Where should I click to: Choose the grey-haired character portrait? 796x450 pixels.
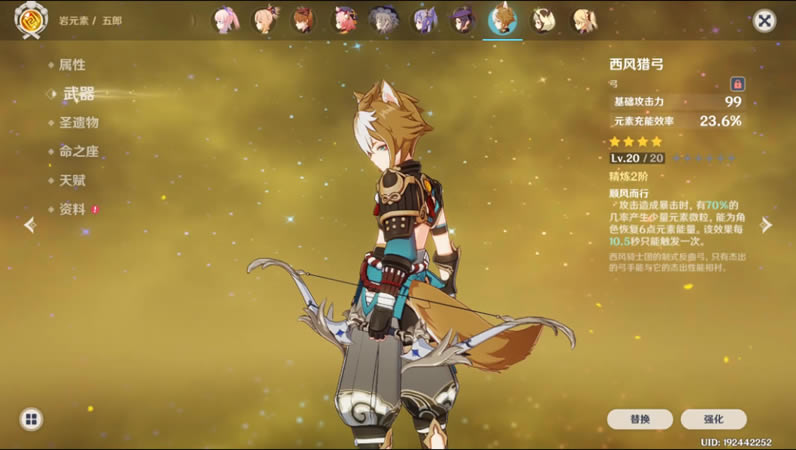[384, 20]
